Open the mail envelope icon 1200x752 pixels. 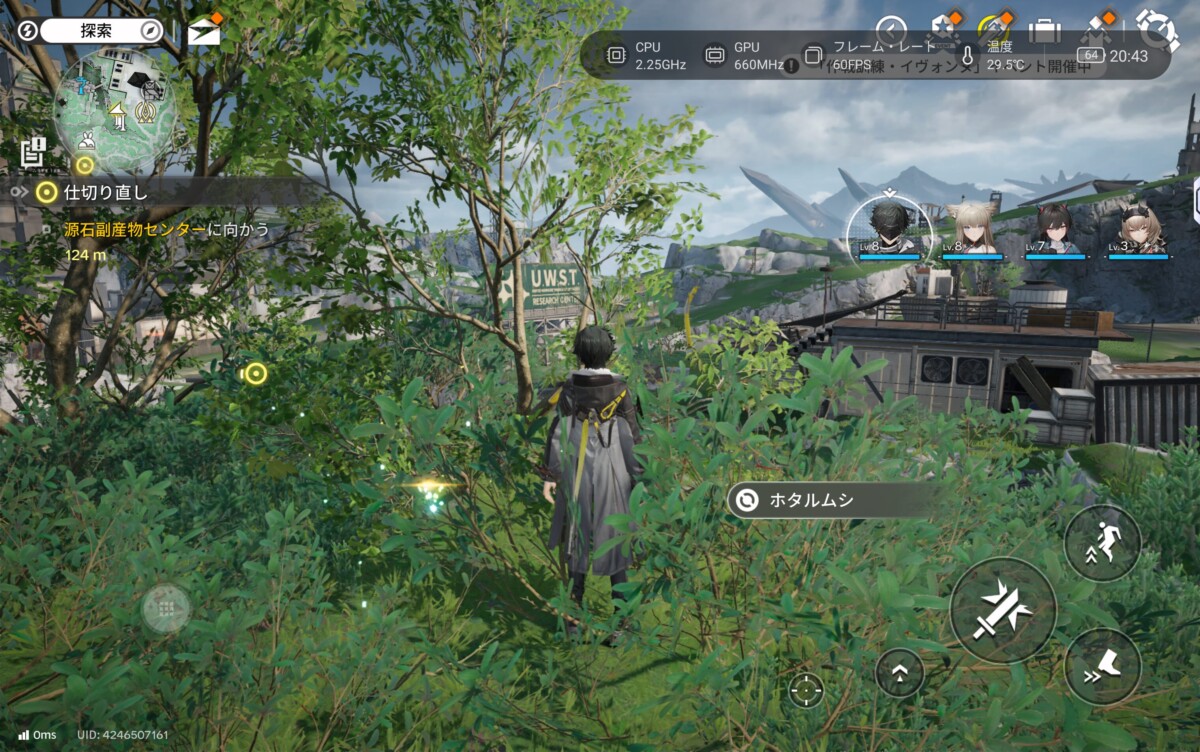204,31
